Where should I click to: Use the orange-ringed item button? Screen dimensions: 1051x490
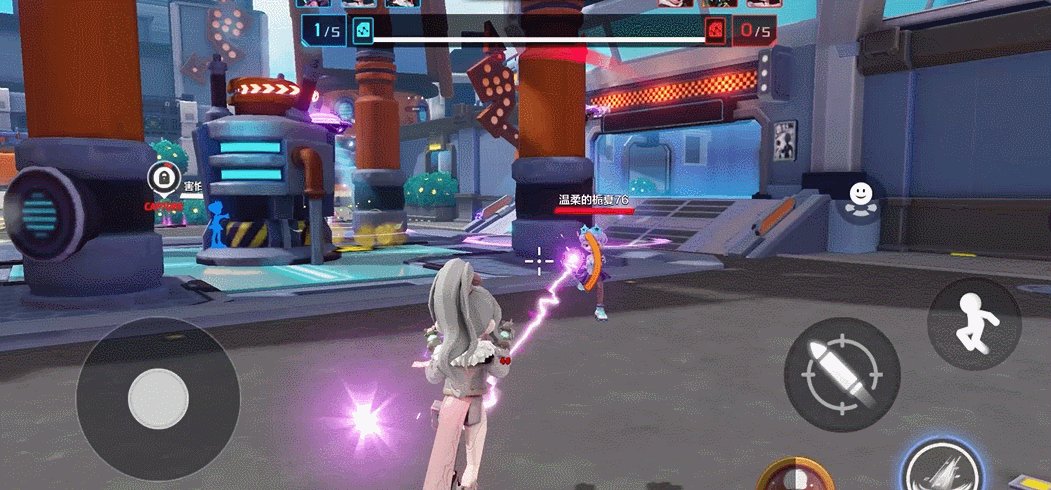[797, 477]
